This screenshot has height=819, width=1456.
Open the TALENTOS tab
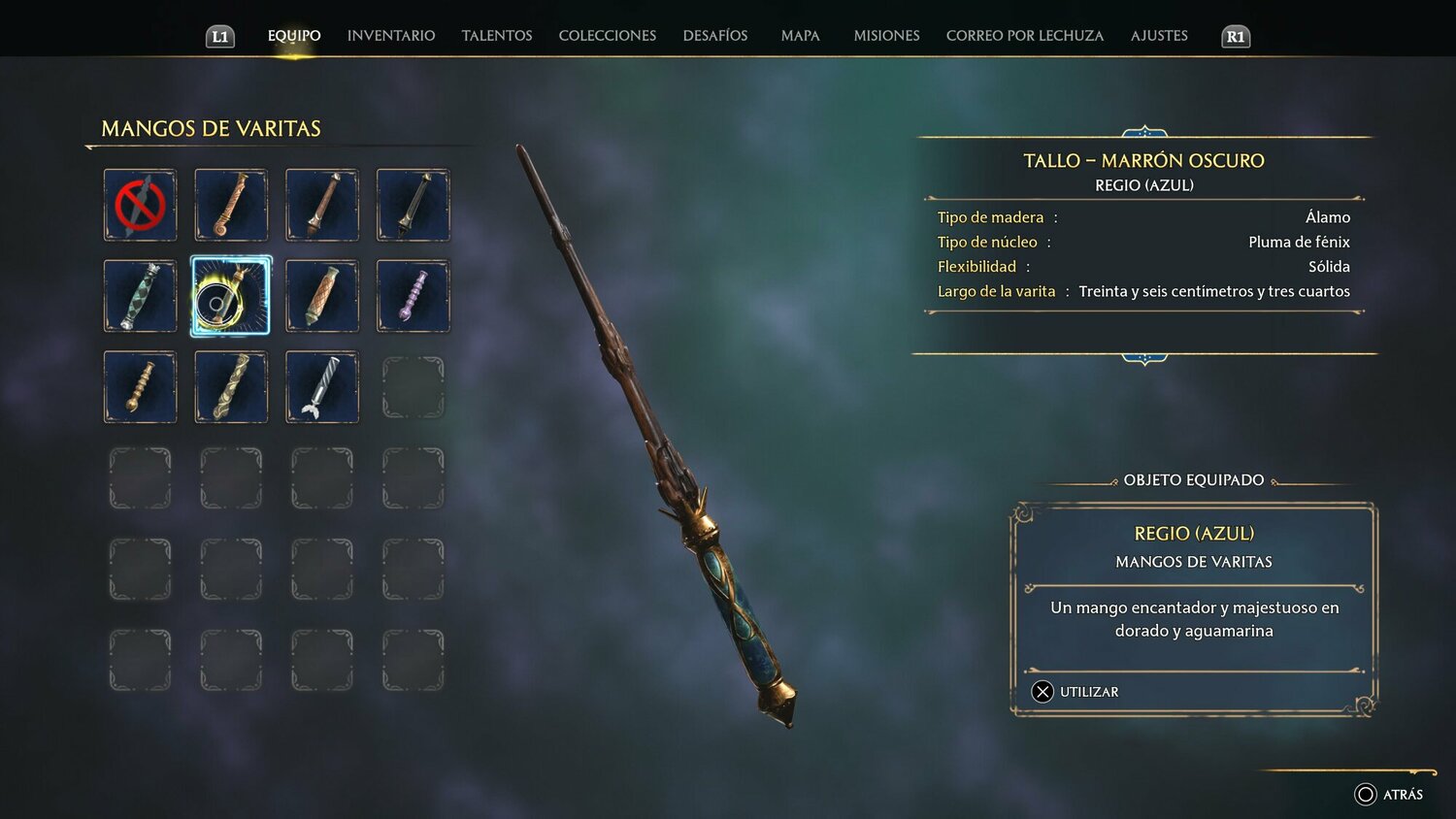point(496,35)
